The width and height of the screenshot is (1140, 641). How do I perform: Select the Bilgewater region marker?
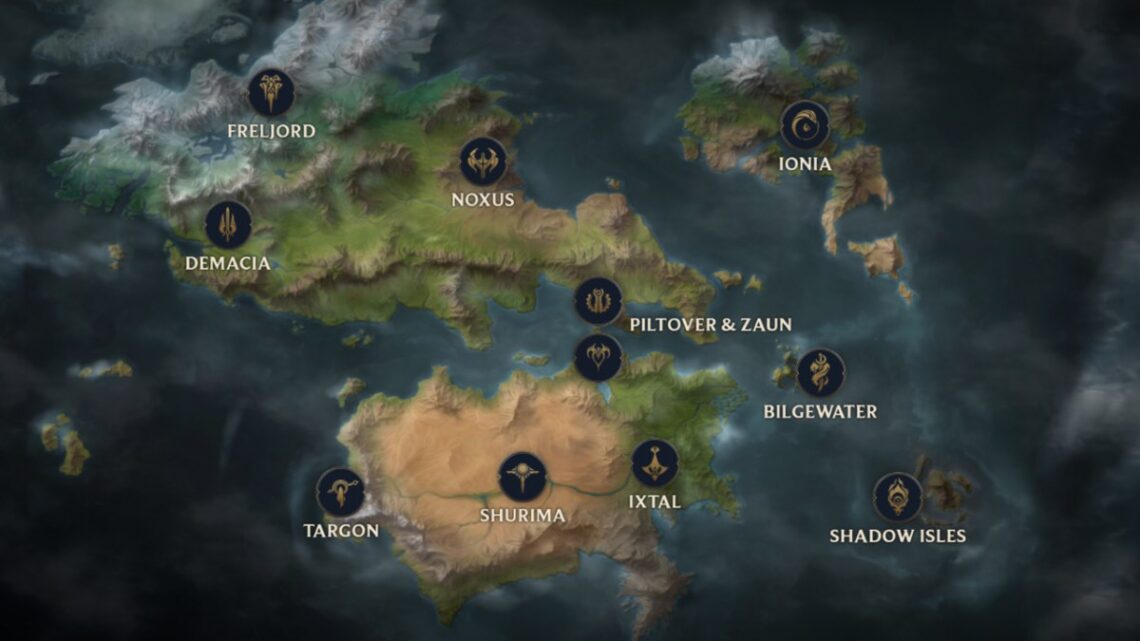pos(820,373)
